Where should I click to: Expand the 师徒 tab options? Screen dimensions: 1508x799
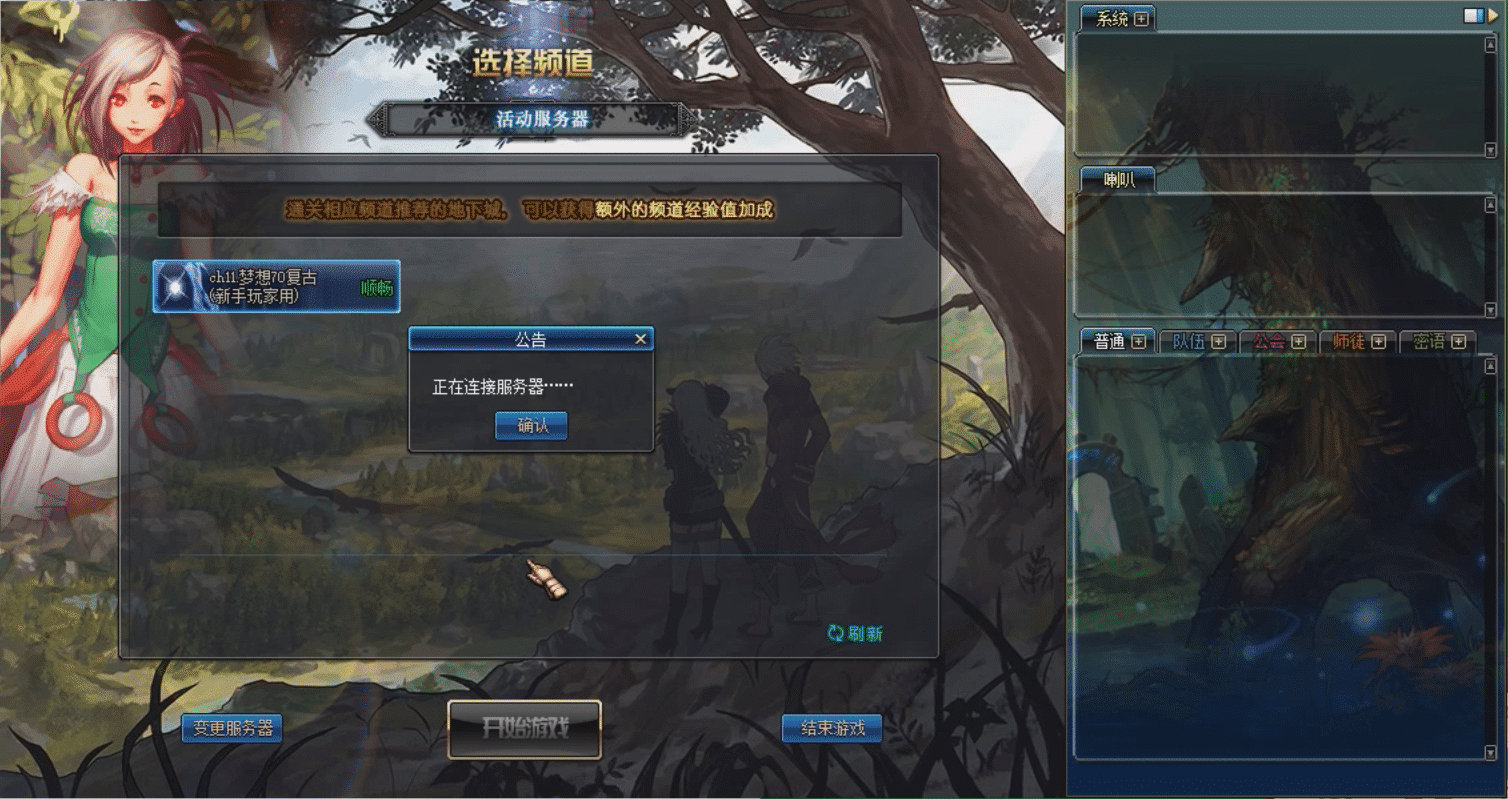(1378, 342)
